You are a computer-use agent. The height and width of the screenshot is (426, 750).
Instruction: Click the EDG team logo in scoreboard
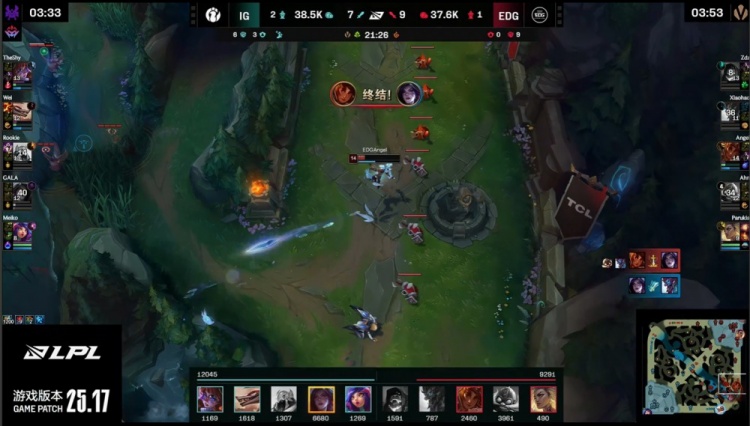[x=539, y=13]
